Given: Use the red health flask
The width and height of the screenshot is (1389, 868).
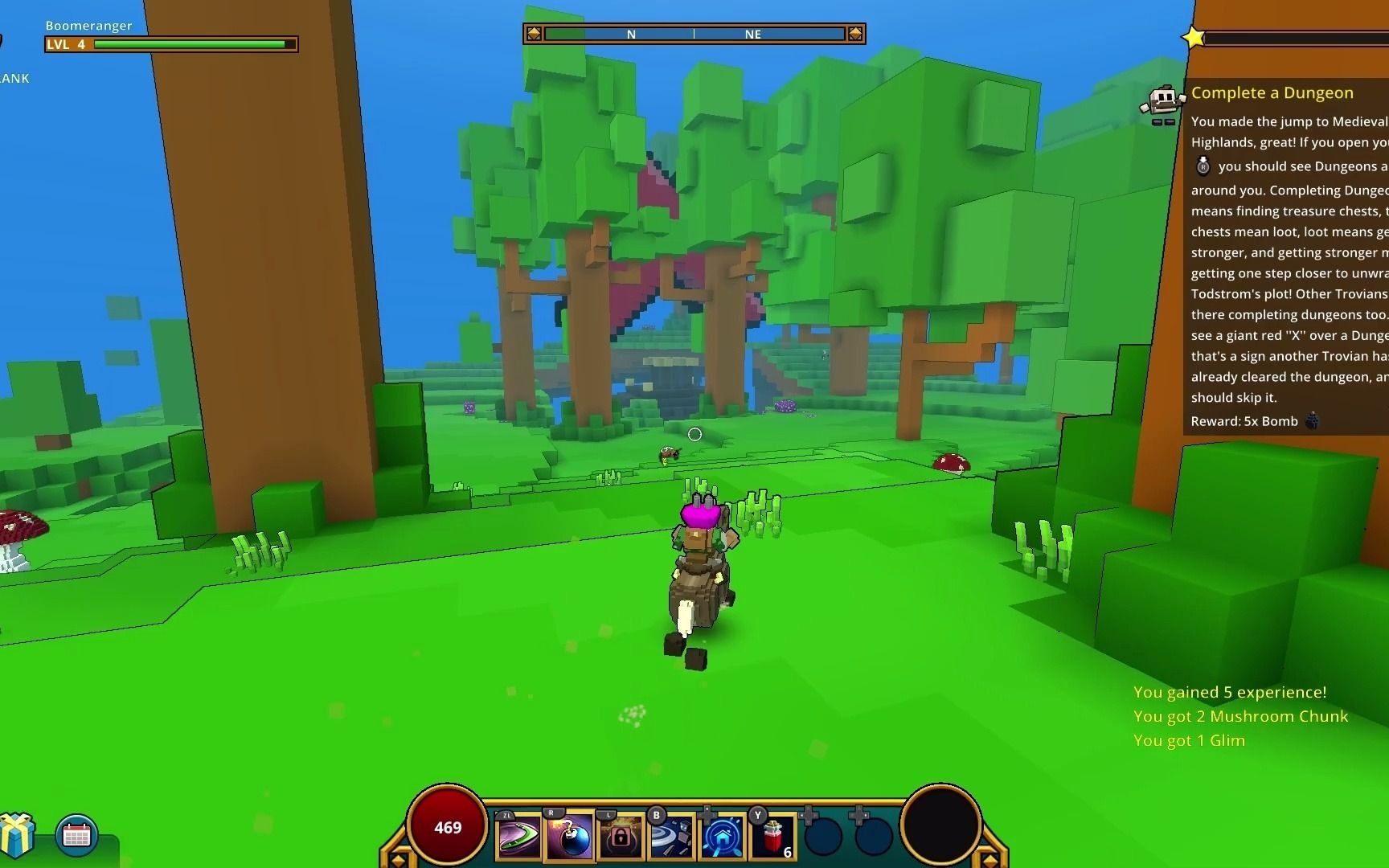Looking at the screenshot, I should (773, 837).
